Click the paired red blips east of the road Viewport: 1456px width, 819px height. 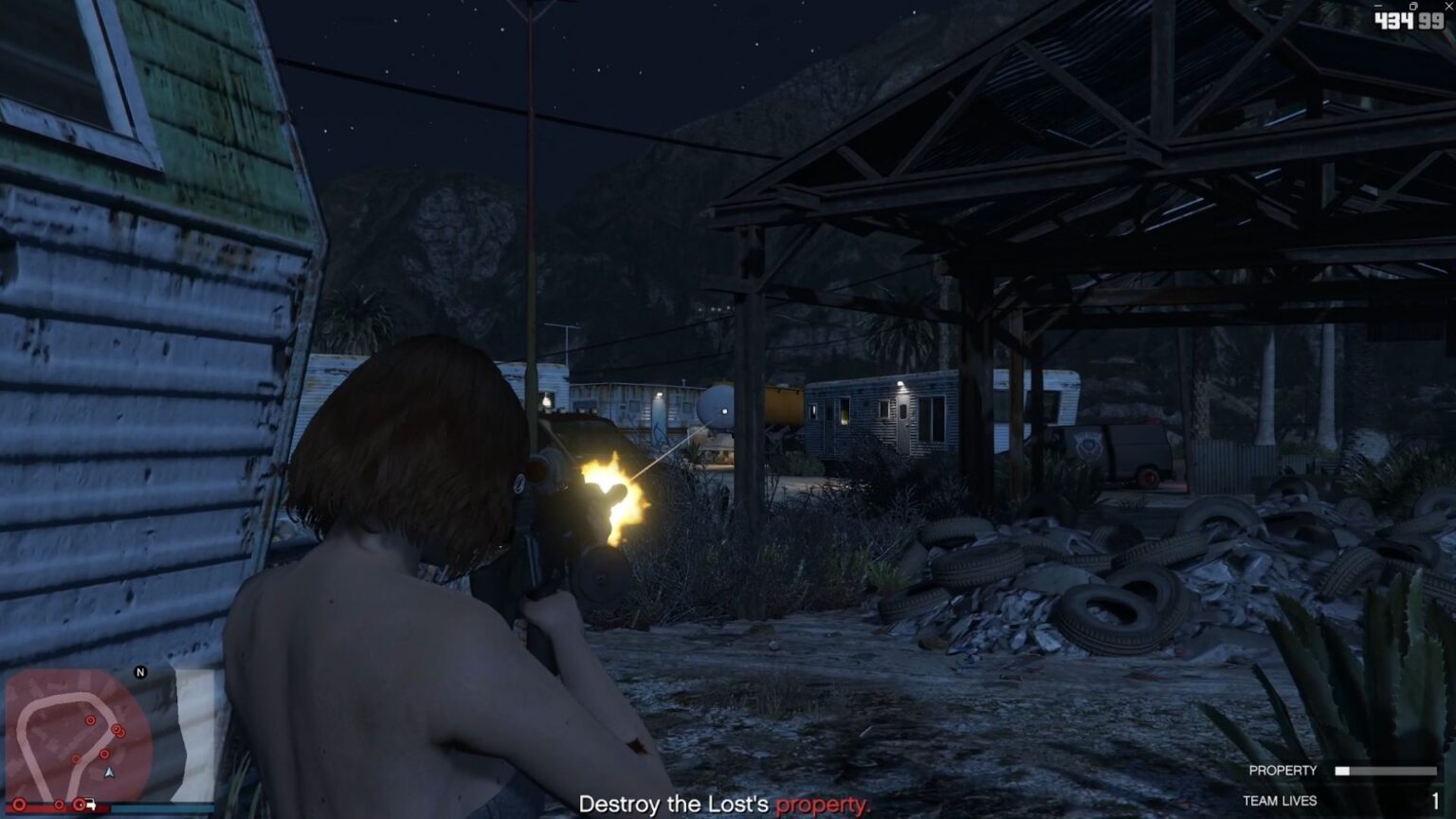118,731
